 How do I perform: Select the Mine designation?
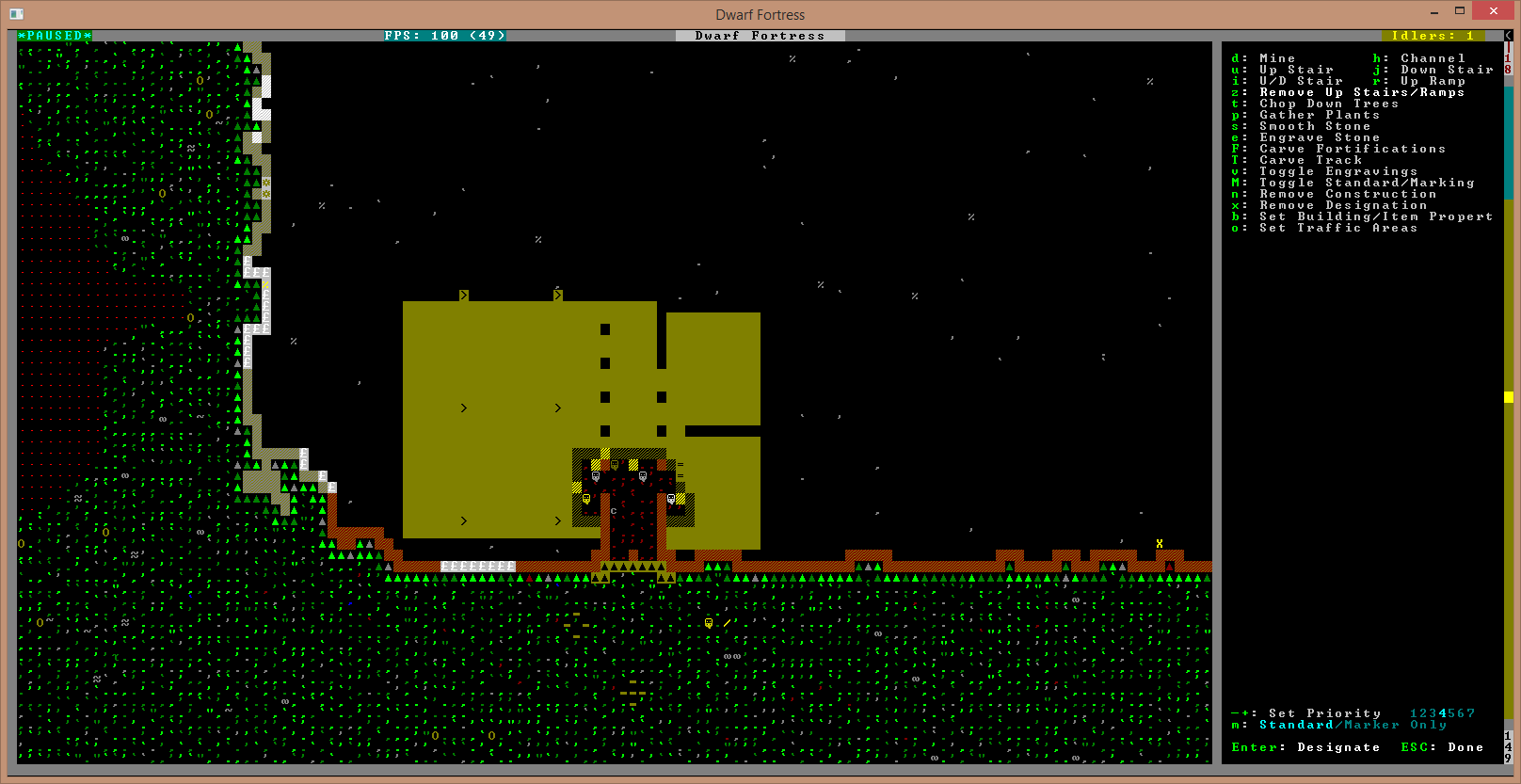coord(1277,58)
